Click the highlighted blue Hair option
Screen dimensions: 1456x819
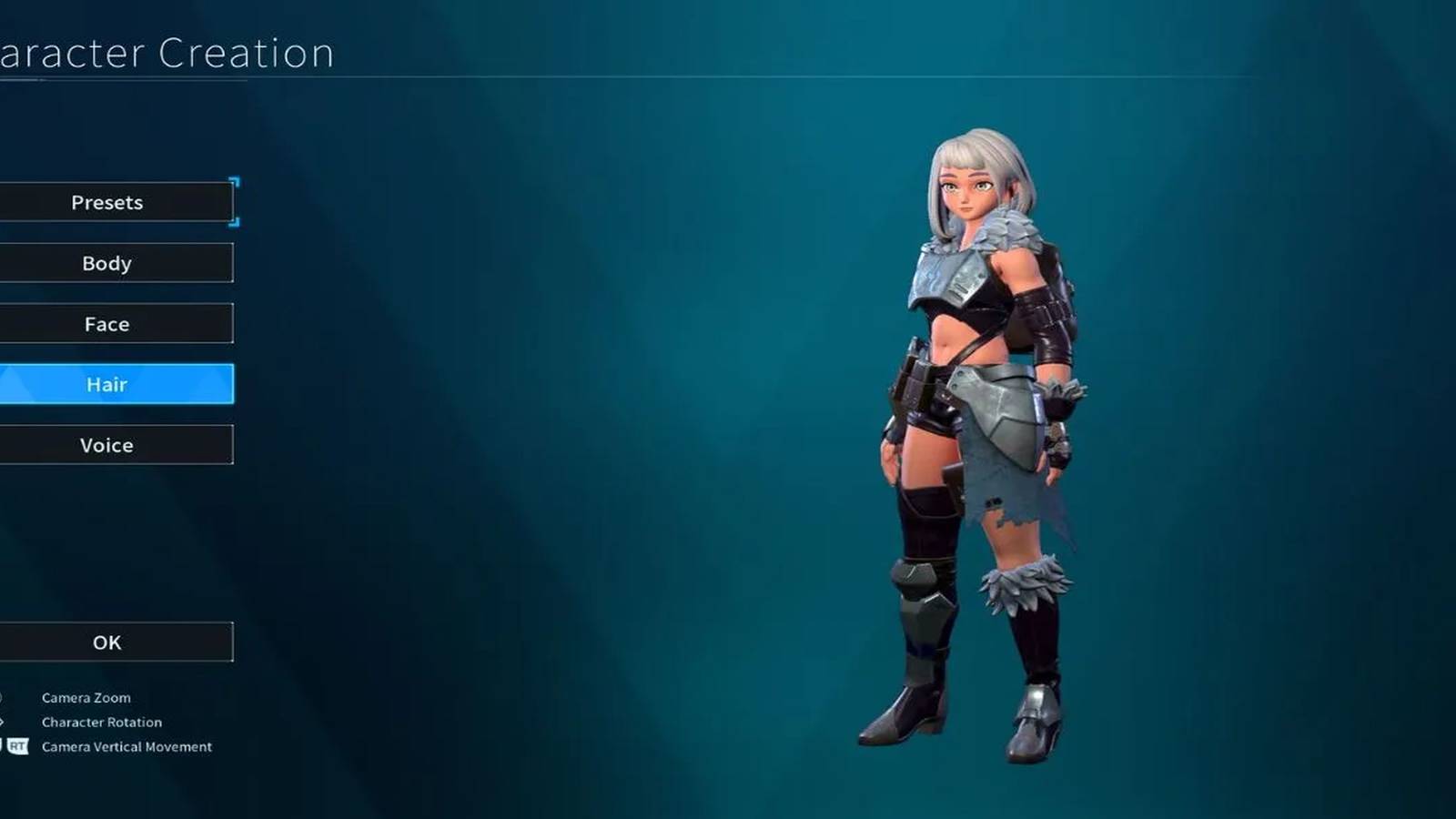[106, 384]
